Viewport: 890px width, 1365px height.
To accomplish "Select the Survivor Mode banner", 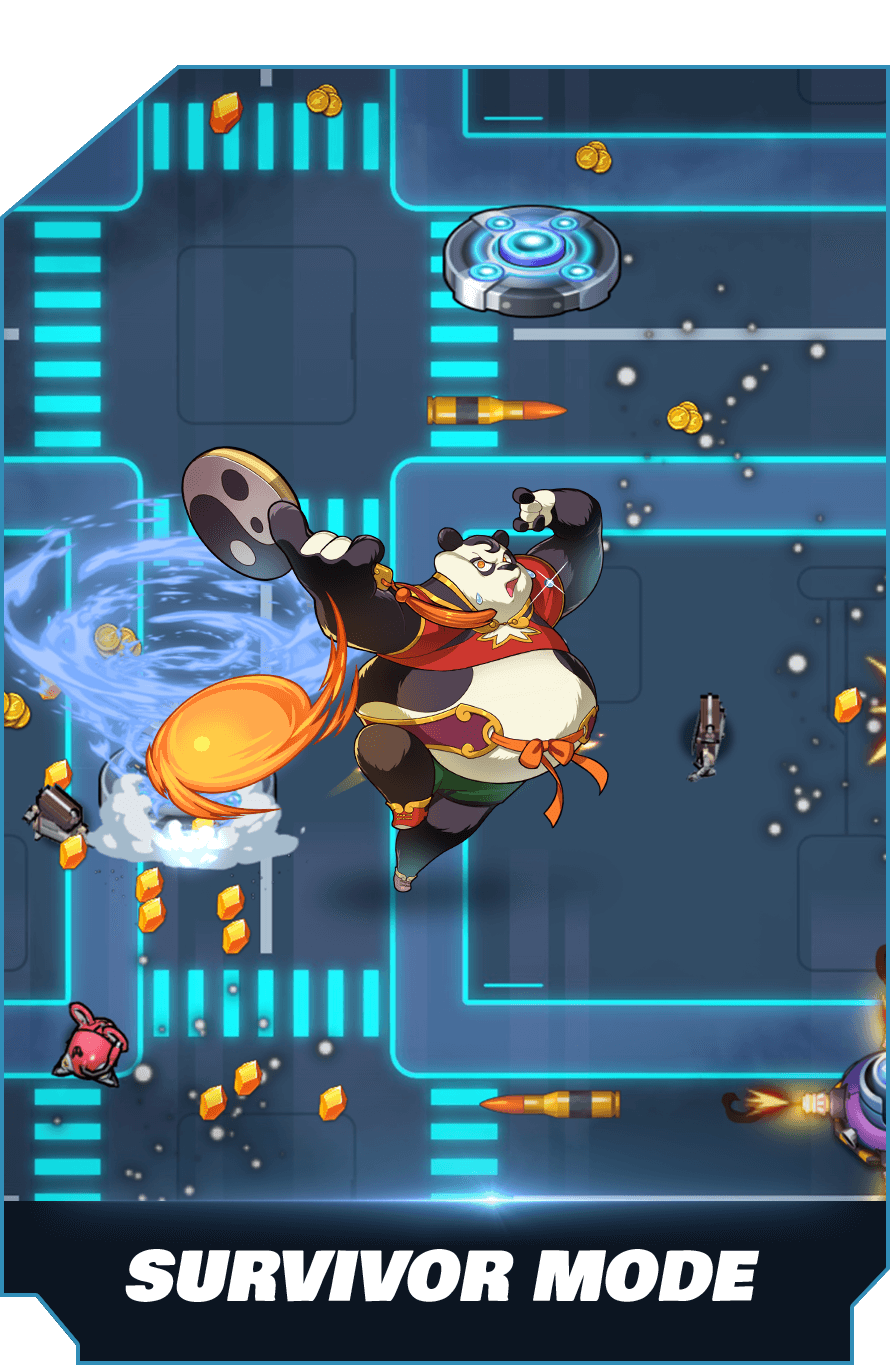I will point(441,1274).
